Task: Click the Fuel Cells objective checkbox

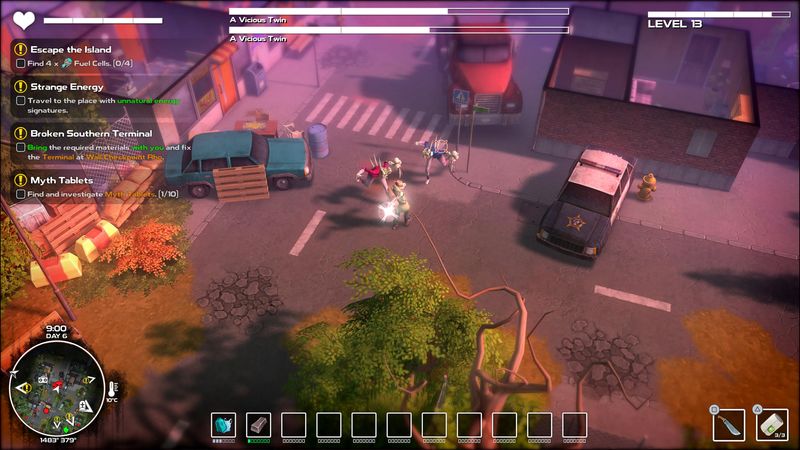Action: click(21, 63)
